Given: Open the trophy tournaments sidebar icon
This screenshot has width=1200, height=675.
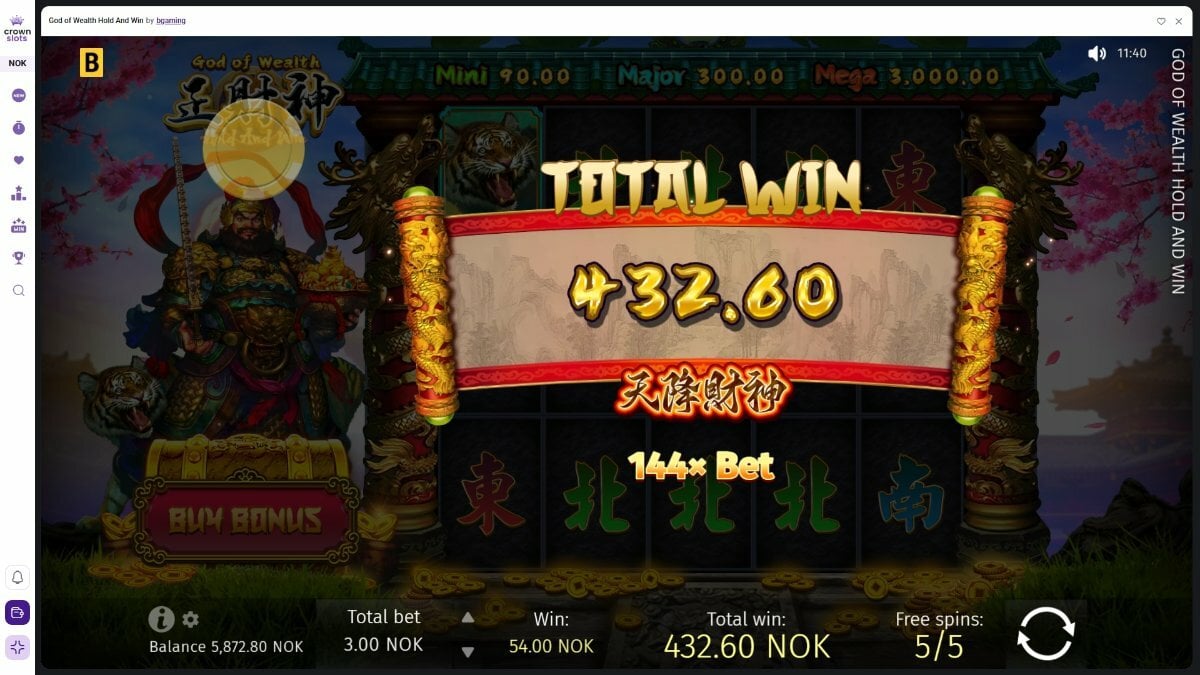Looking at the screenshot, I should pos(18,257).
